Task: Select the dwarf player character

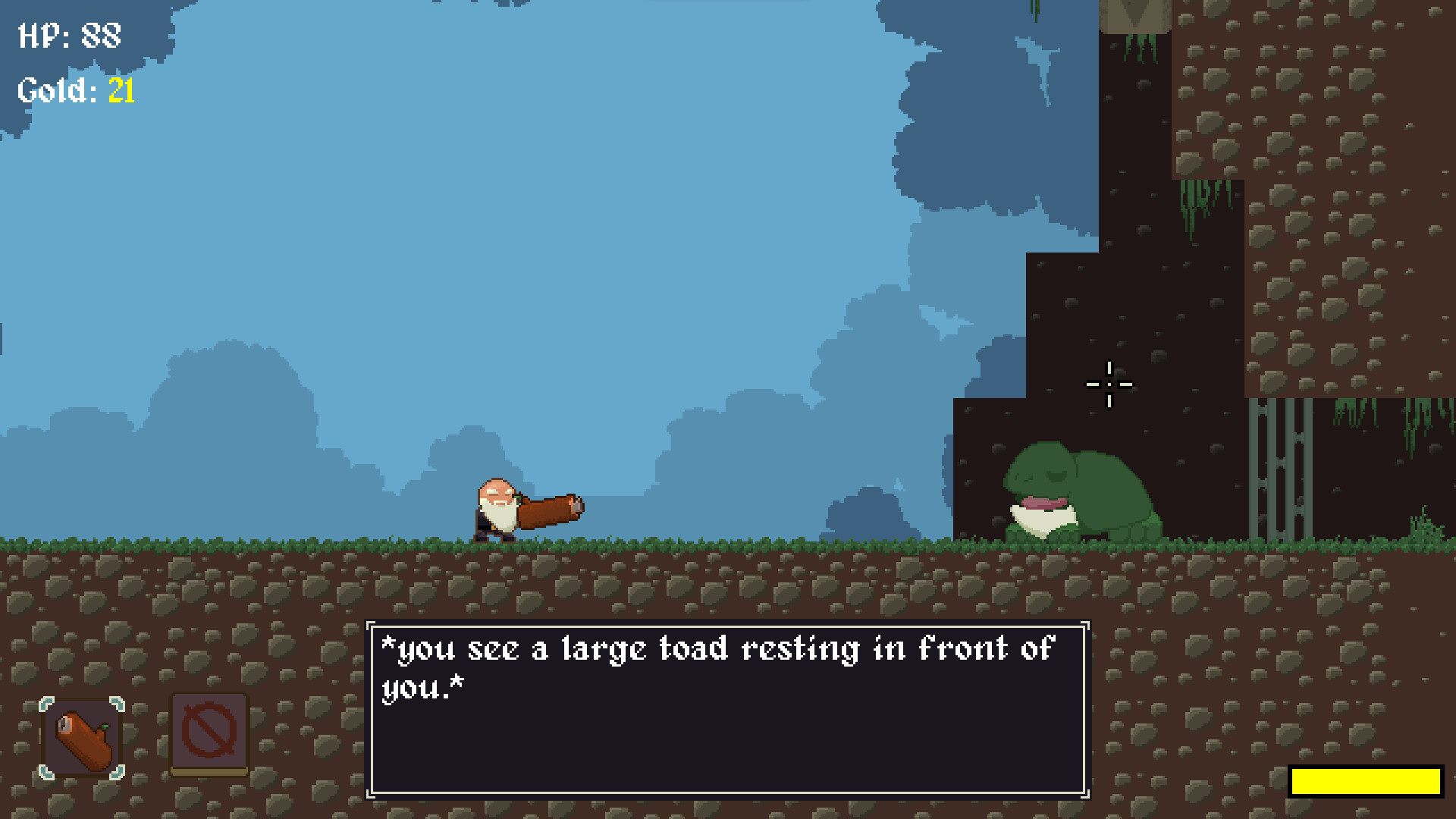Action: [x=497, y=504]
